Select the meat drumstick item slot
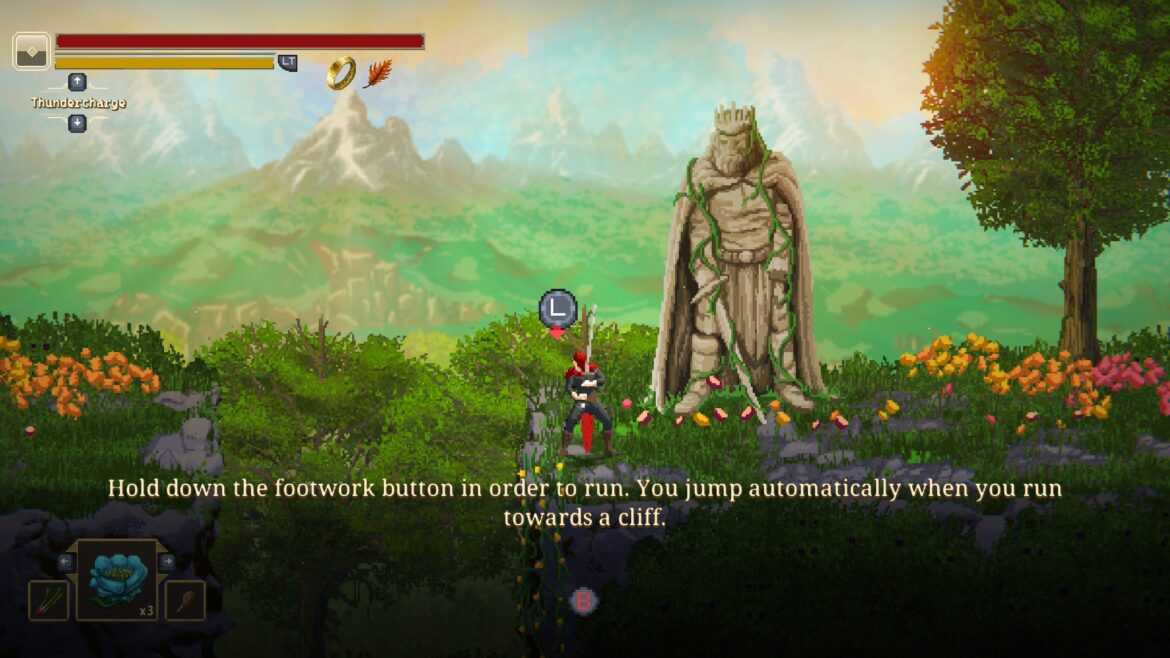Screen dimensions: 1170x658 185,600
